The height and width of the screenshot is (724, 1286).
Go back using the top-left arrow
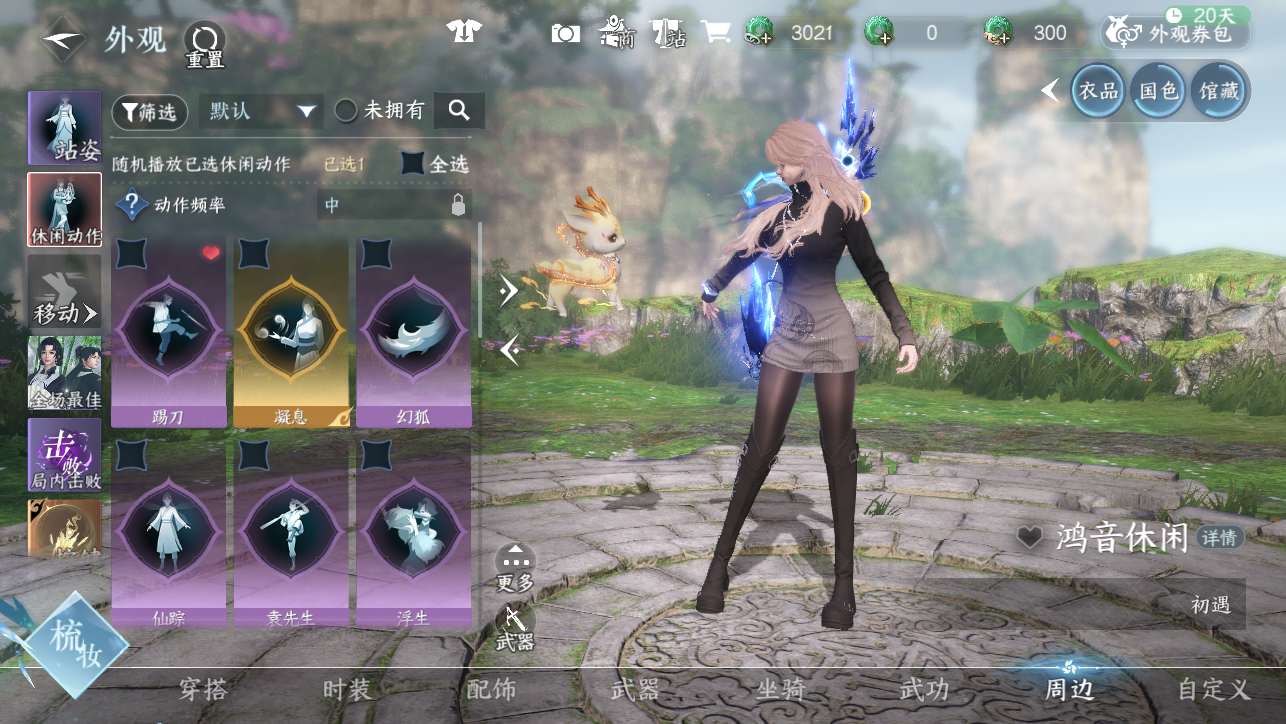(63, 39)
